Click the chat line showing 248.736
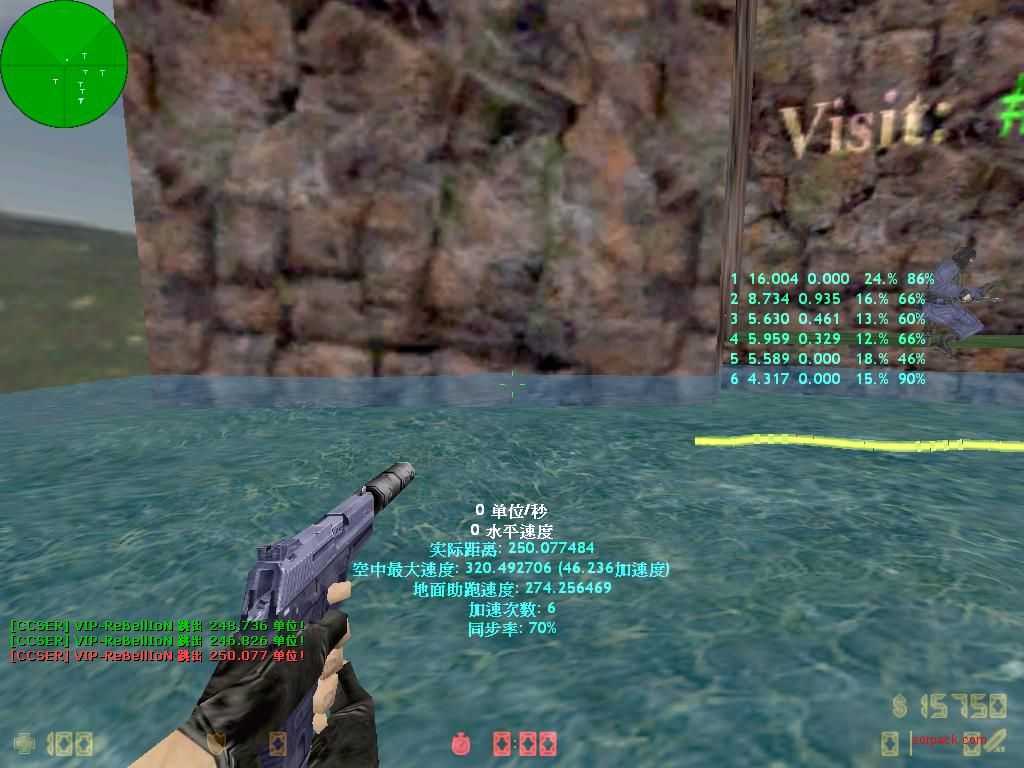Viewport: 1024px width, 768px height. coord(157,625)
